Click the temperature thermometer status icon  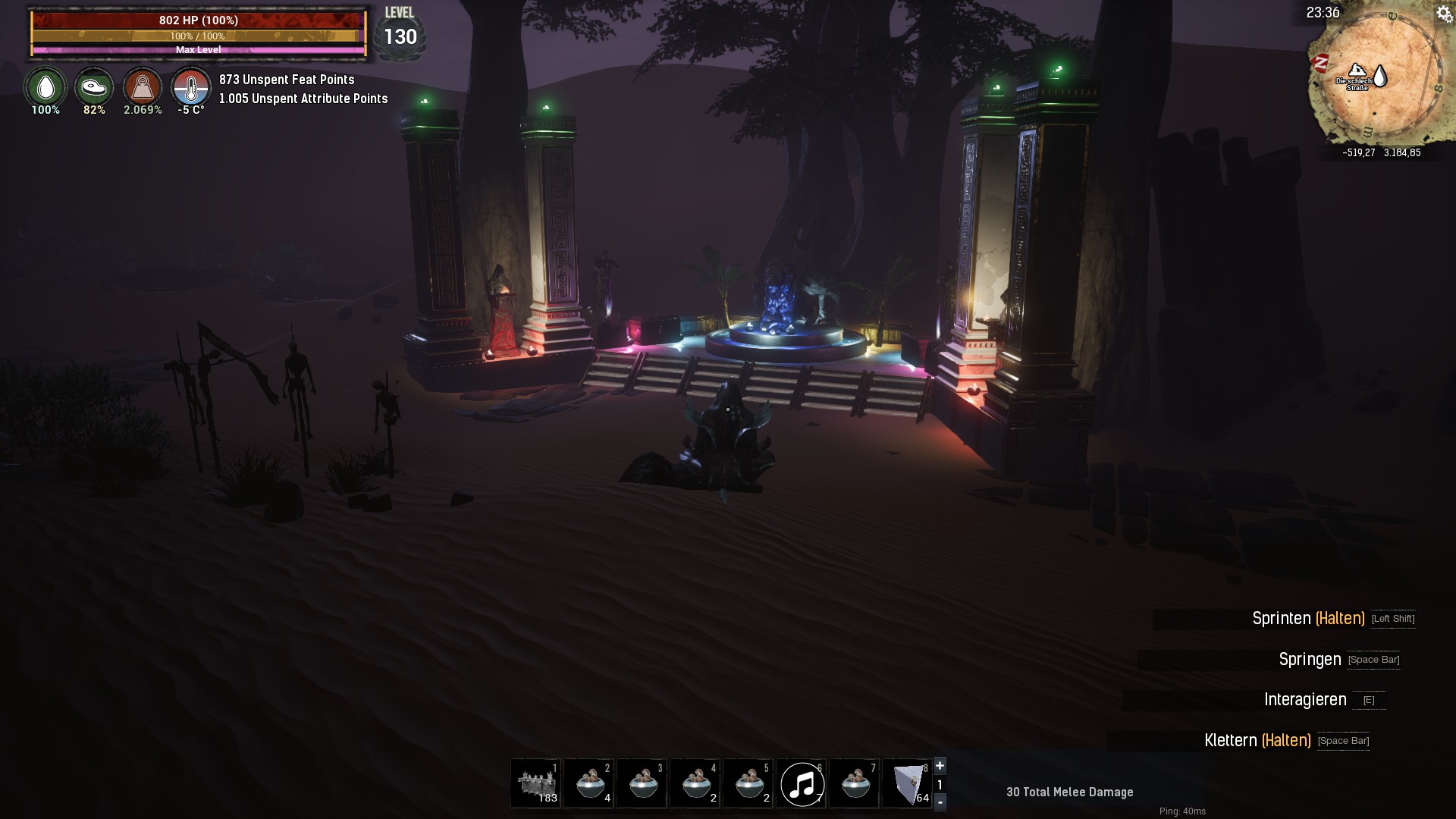click(x=190, y=87)
